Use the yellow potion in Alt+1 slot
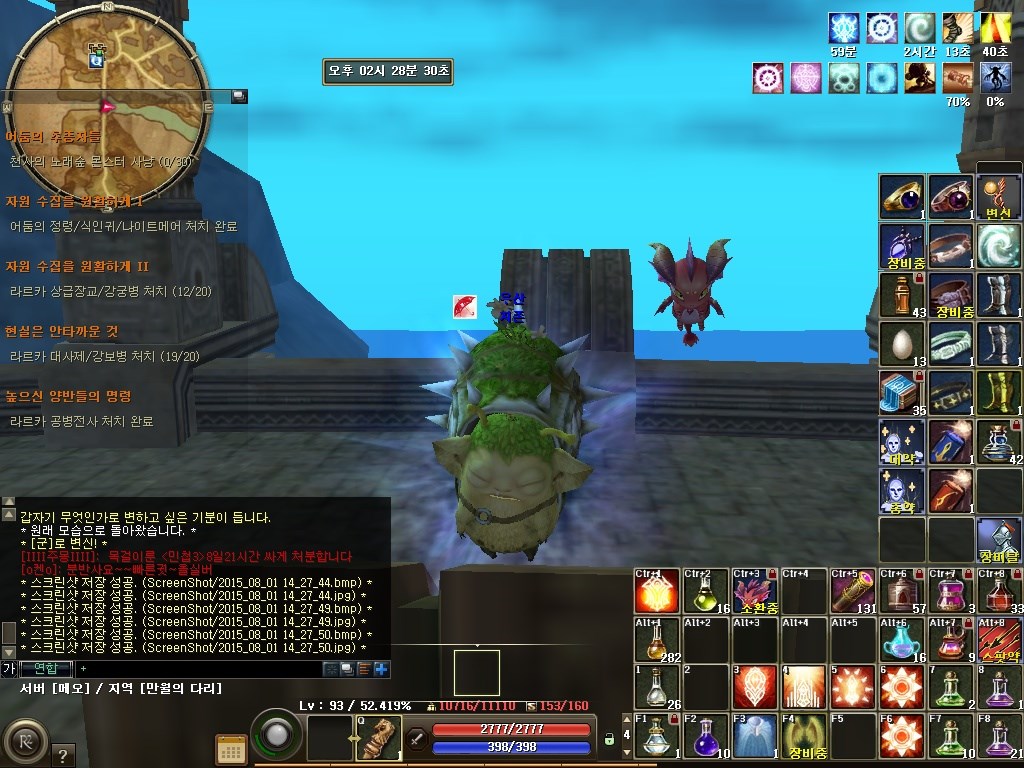 coord(658,639)
